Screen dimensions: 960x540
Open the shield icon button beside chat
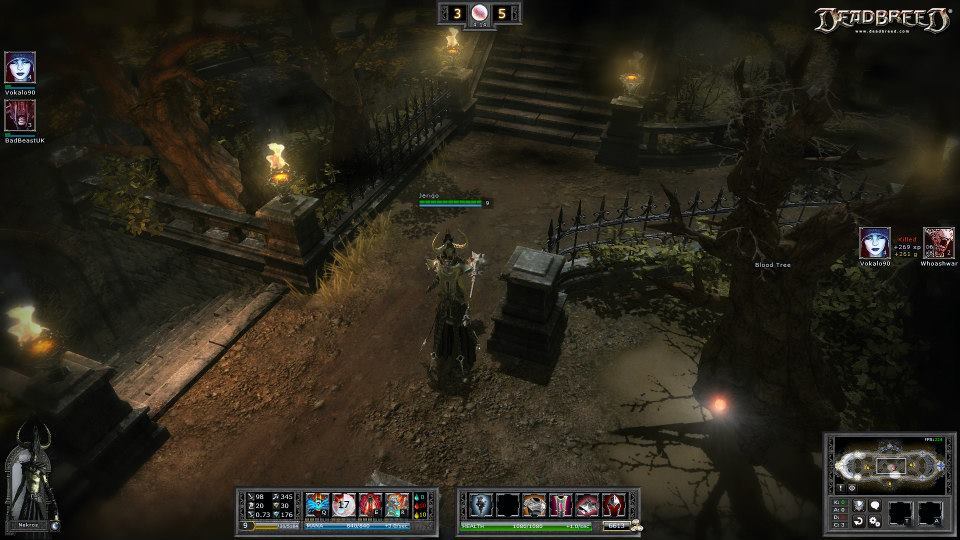pos(858,506)
